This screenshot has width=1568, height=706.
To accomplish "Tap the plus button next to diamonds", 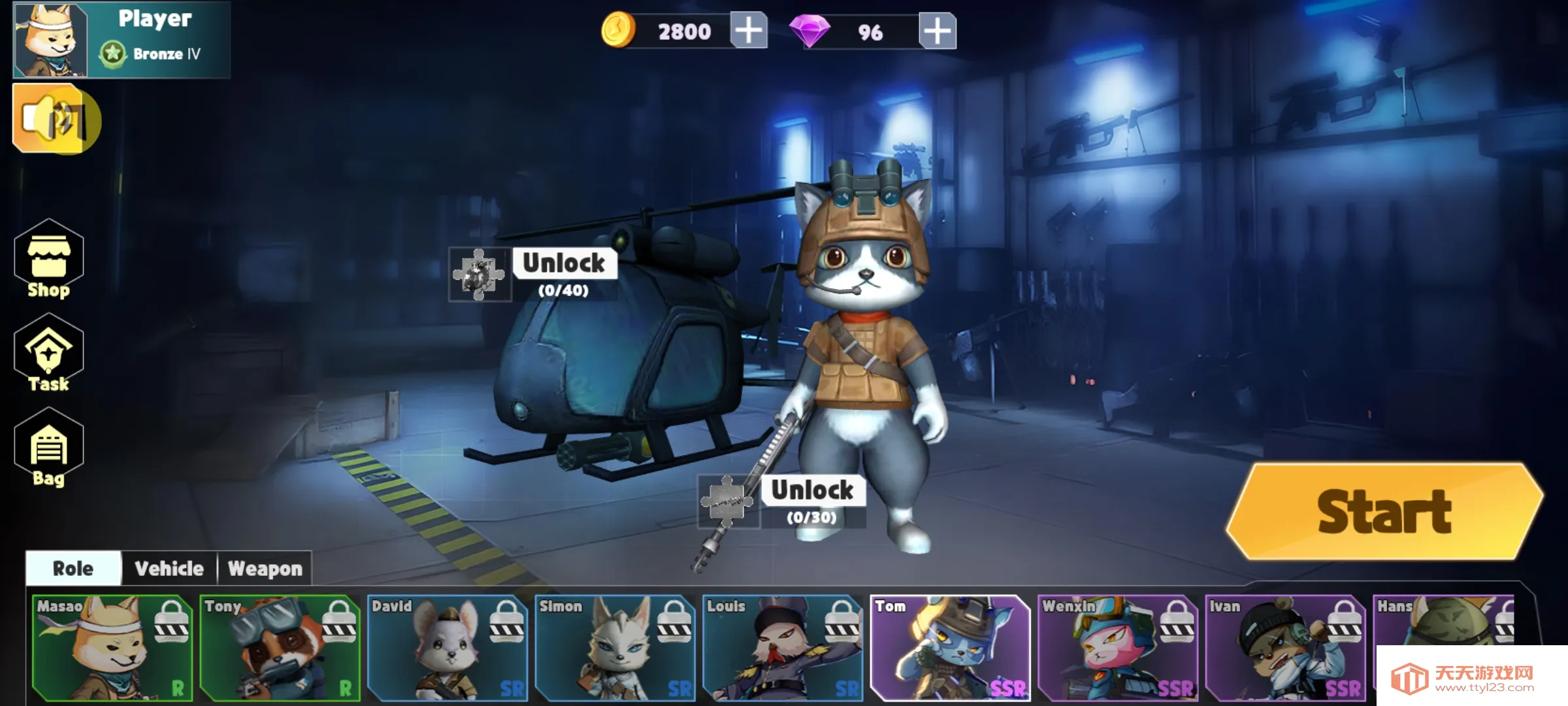I will (x=936, y=29).
